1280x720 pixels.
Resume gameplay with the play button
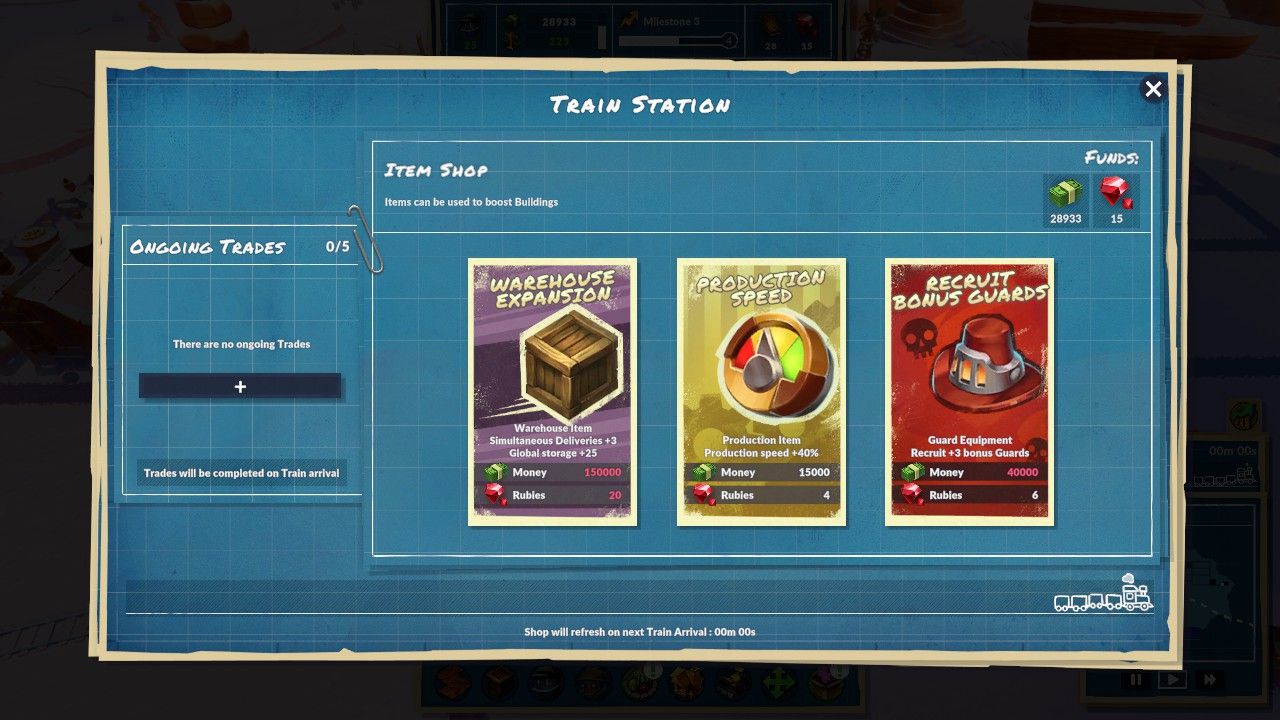(x=1170, y=679)
